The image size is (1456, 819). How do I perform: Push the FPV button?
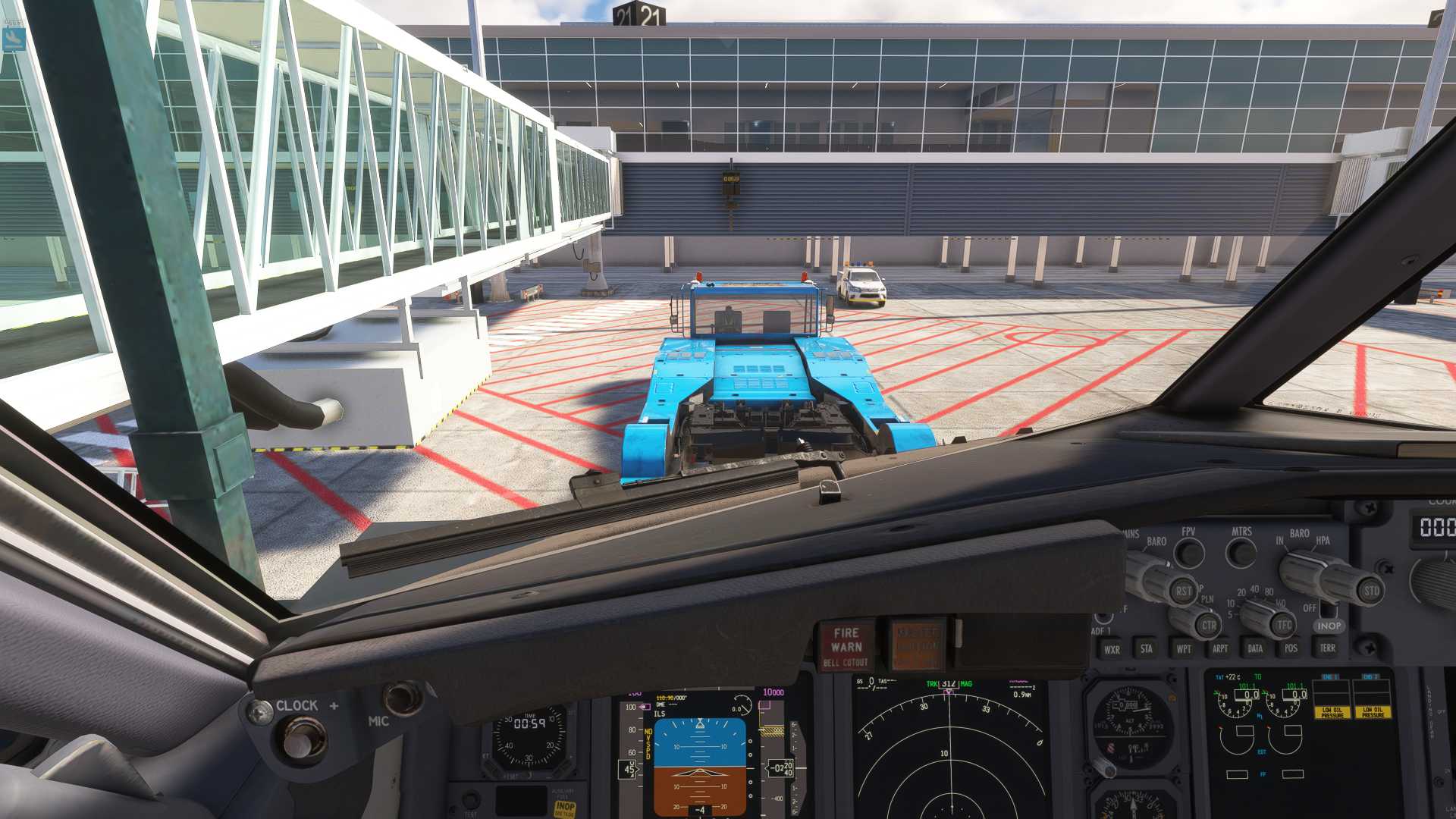click(1189, 553)
